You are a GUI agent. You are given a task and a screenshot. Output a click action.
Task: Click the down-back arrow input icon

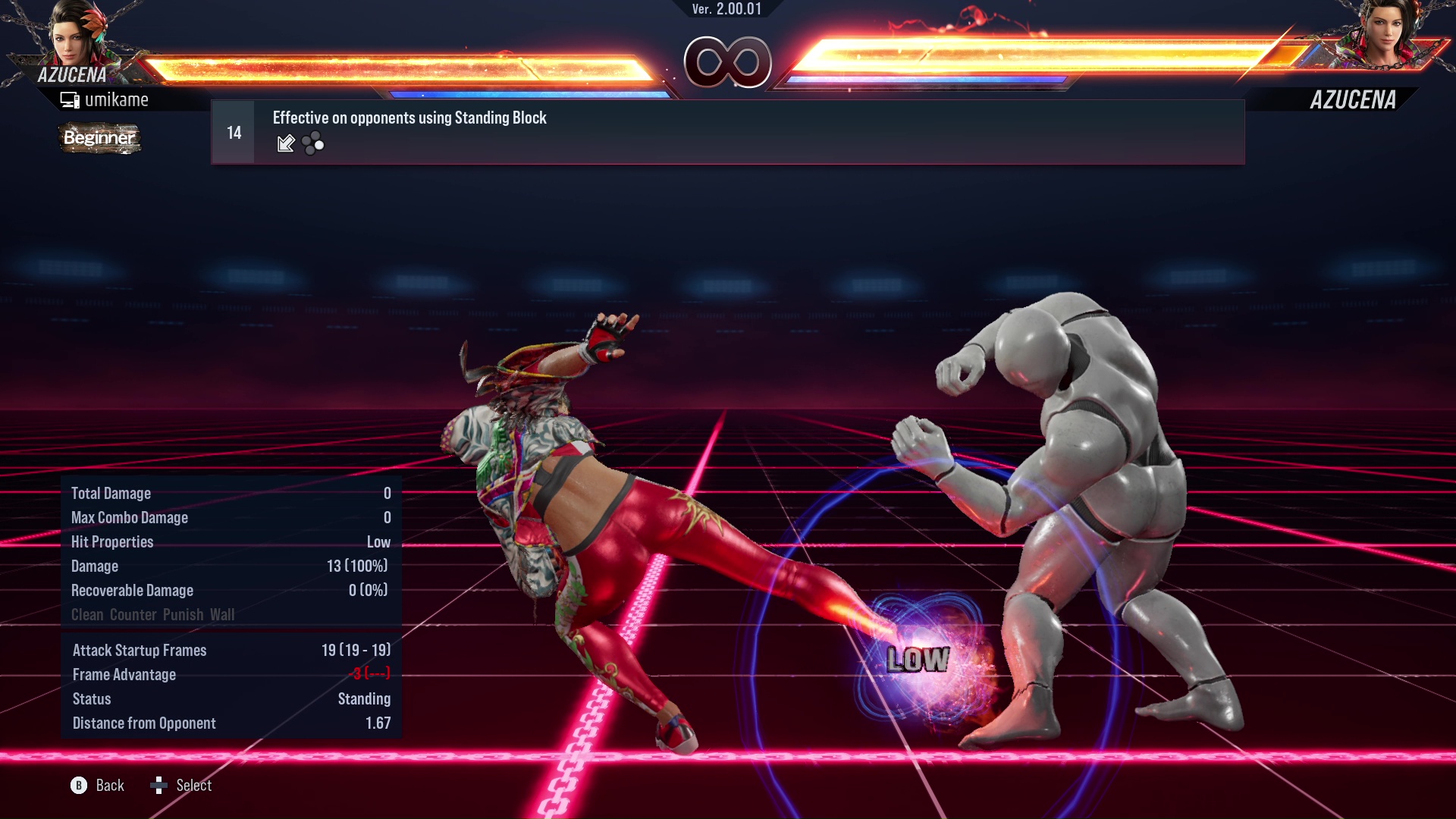(286, 143)
